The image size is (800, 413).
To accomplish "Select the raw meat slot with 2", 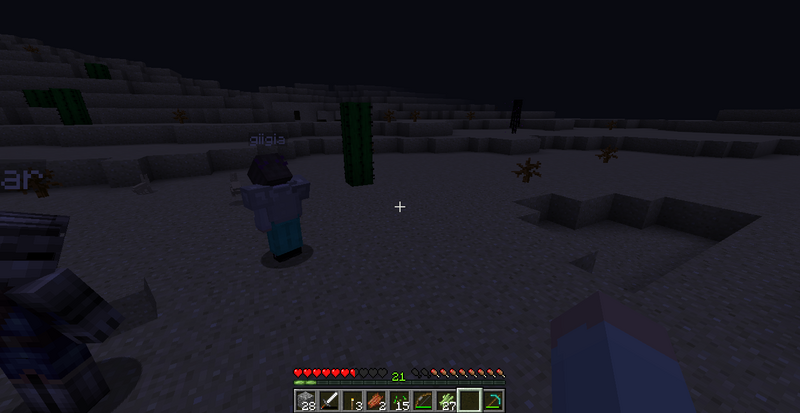I will tap(375, 401).
